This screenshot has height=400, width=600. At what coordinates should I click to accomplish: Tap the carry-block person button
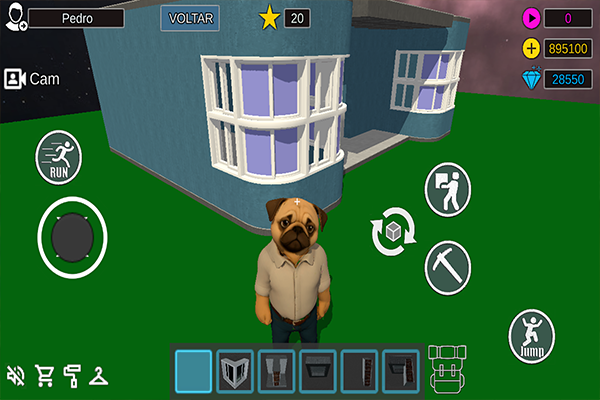(447, 190)
